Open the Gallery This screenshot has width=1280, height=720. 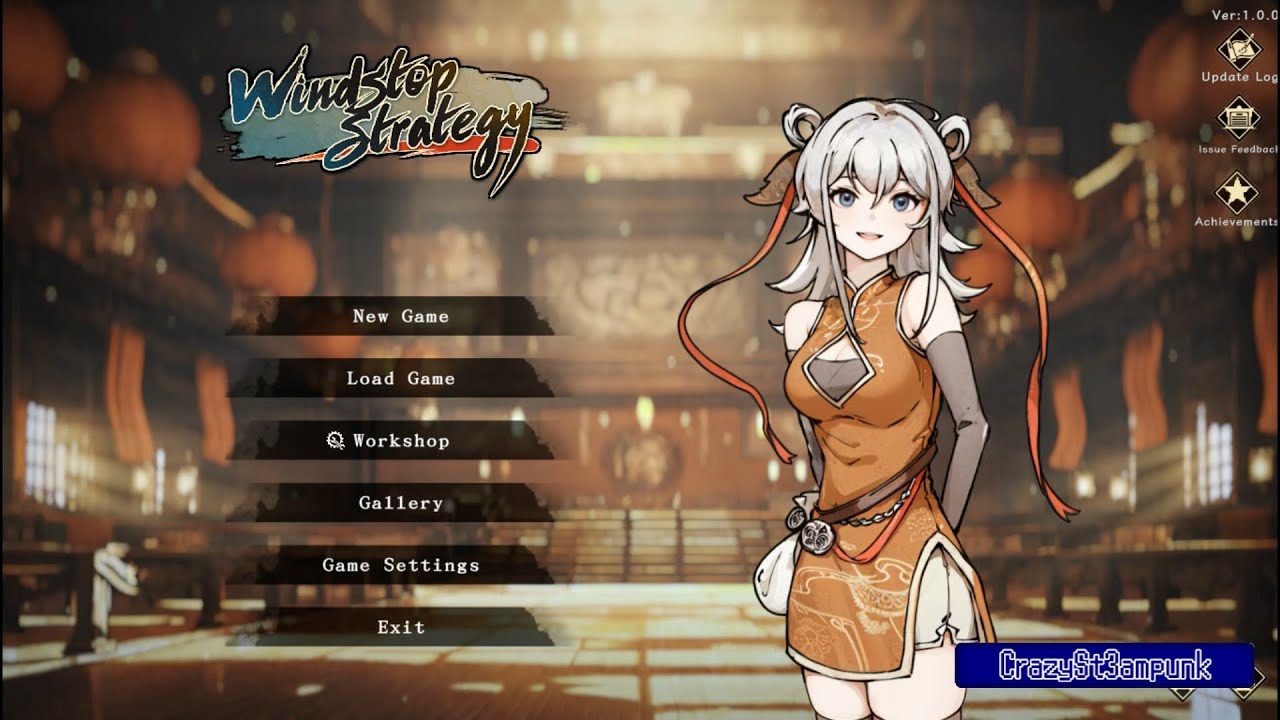pyautogui.click(x=399, y=502)
